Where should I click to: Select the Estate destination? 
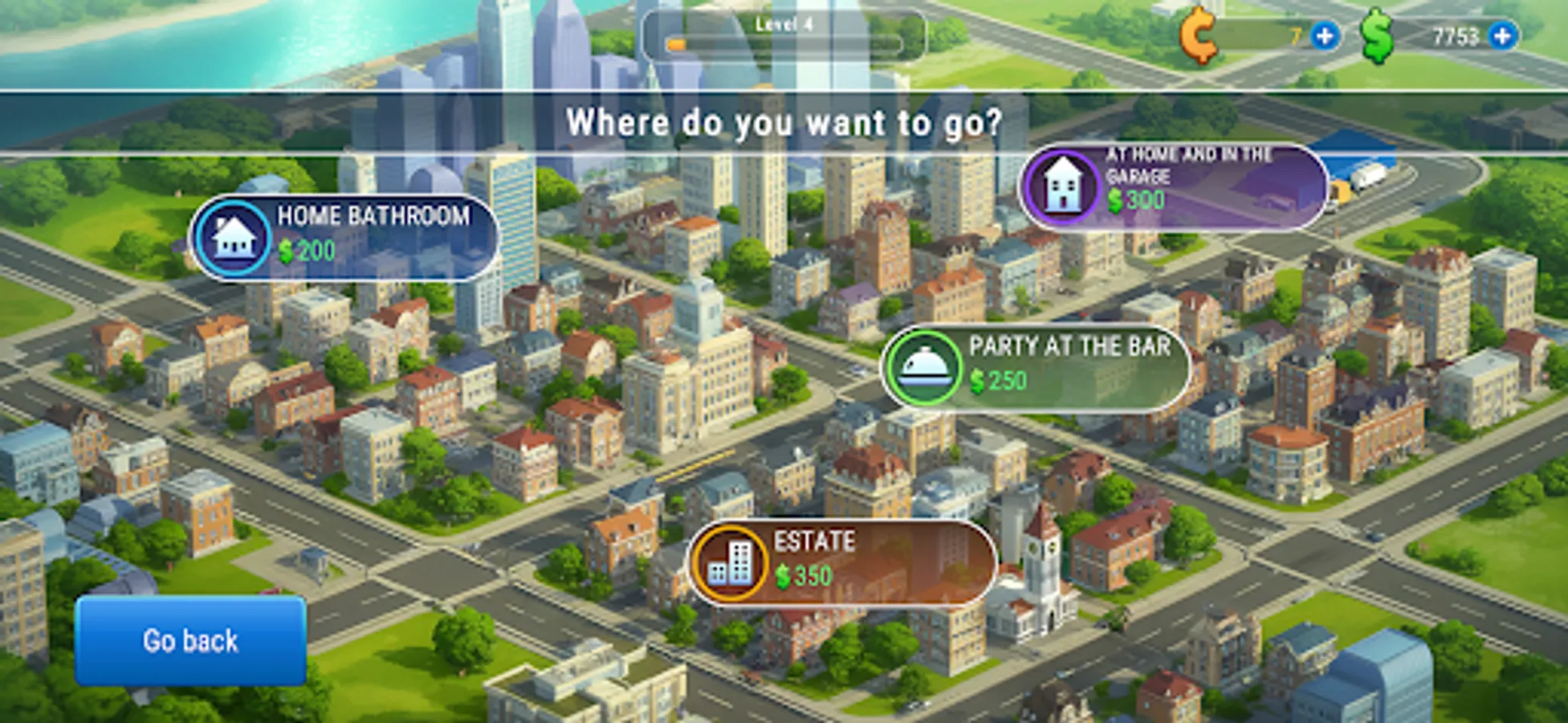tap(843, 562)
